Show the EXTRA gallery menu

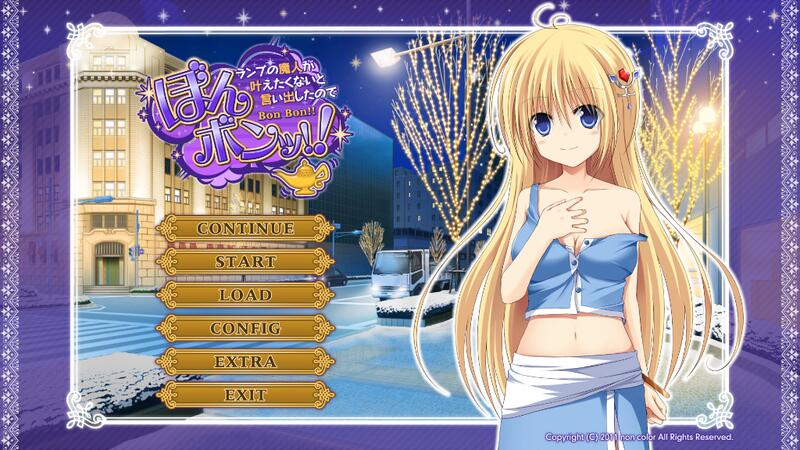(245, 360)
